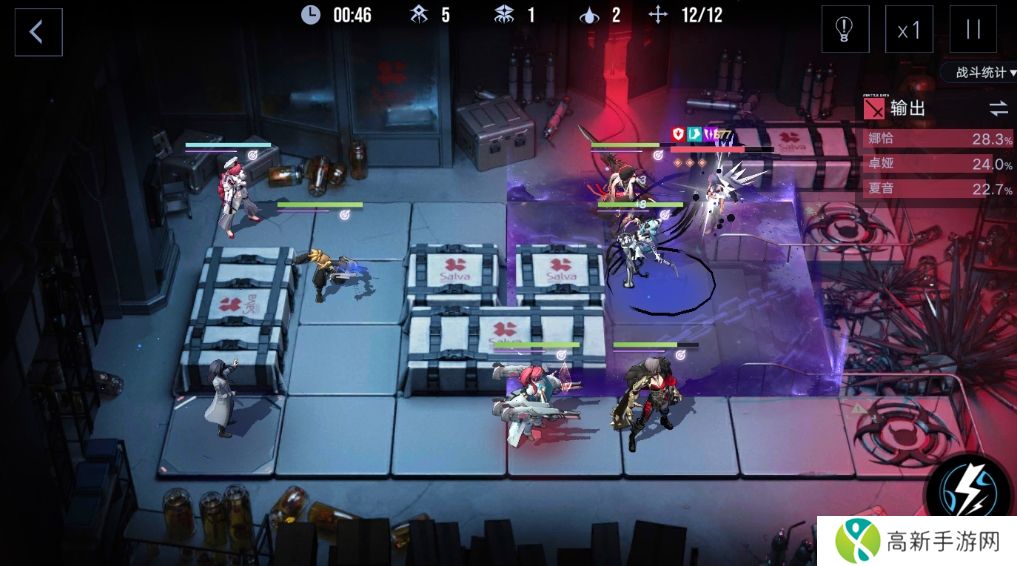Switch the 输出 statistics type with swap arrows

tap(998, 108)
